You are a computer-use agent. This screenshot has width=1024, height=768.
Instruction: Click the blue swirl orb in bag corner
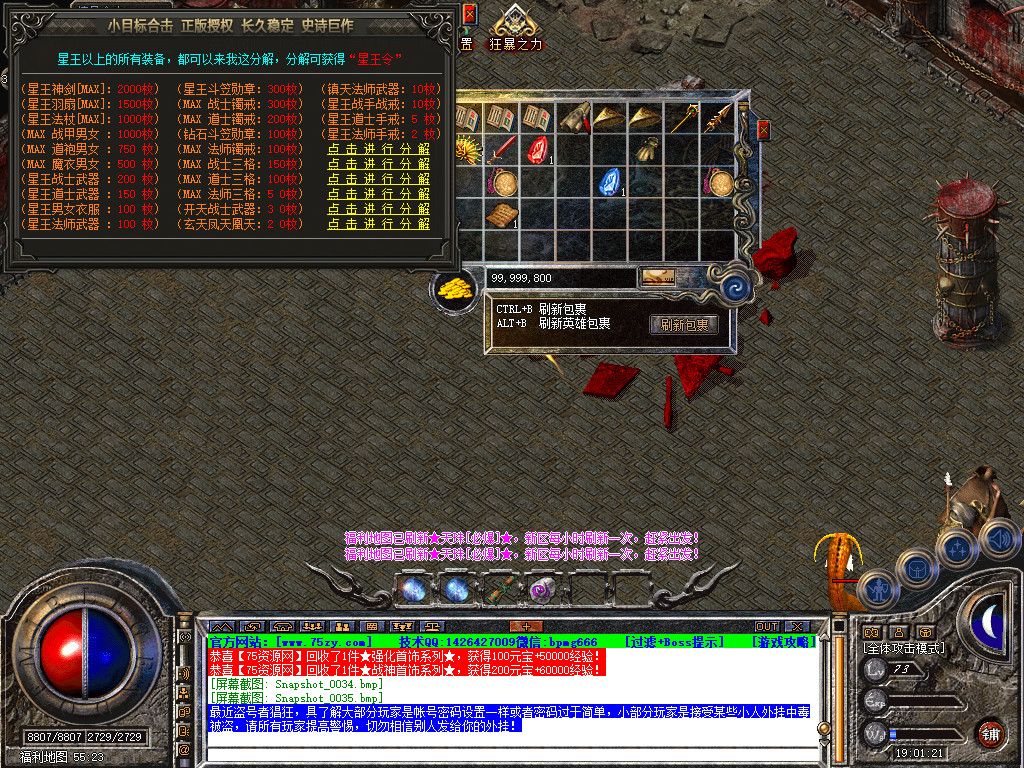738,287
